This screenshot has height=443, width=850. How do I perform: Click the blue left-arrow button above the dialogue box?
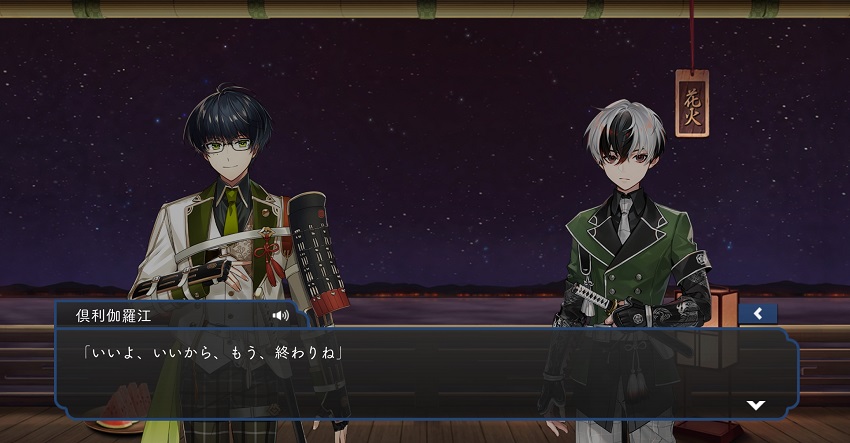758,314
